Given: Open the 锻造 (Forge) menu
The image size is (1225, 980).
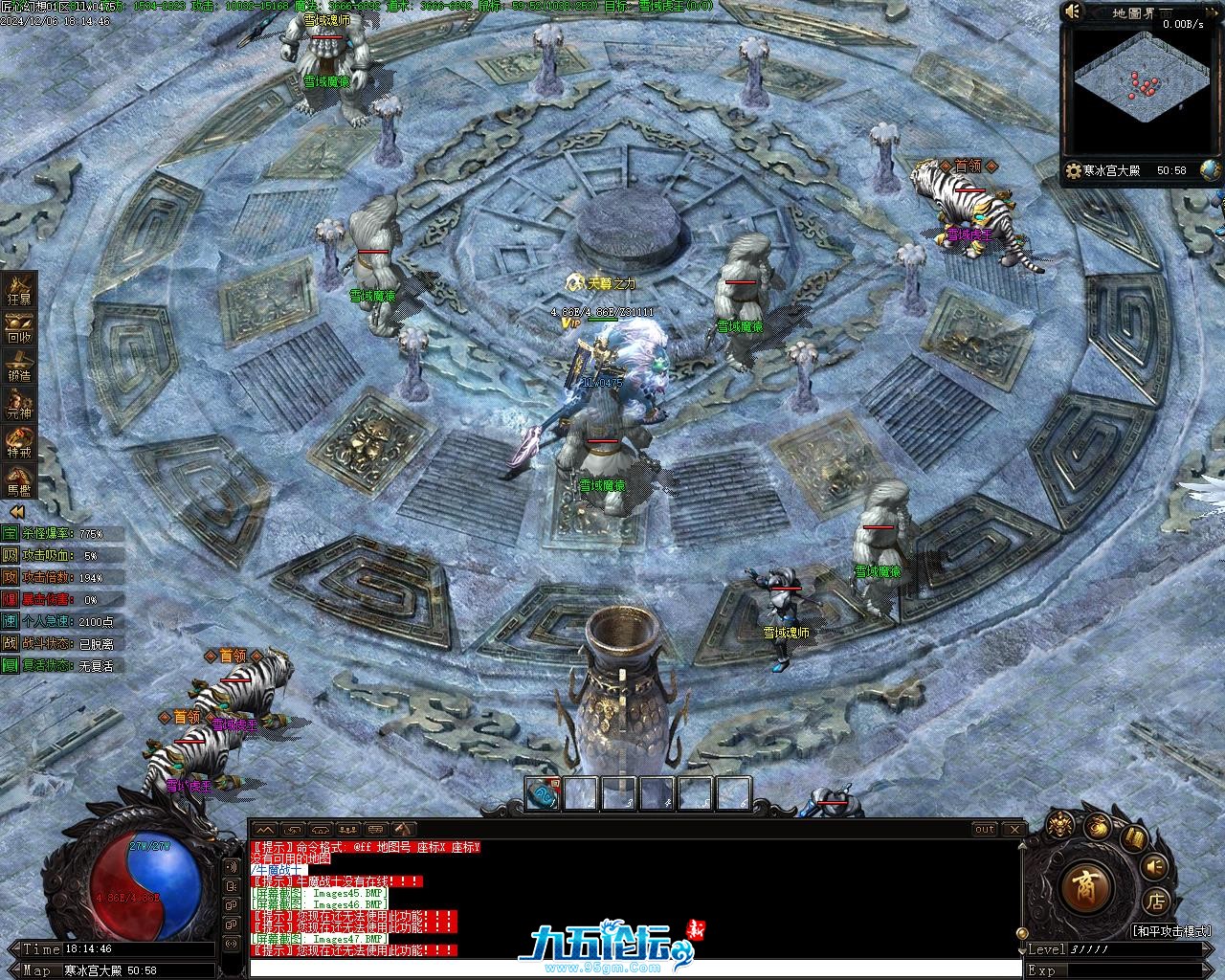Looking at the screenshot, I should click(x=19, y=366).
